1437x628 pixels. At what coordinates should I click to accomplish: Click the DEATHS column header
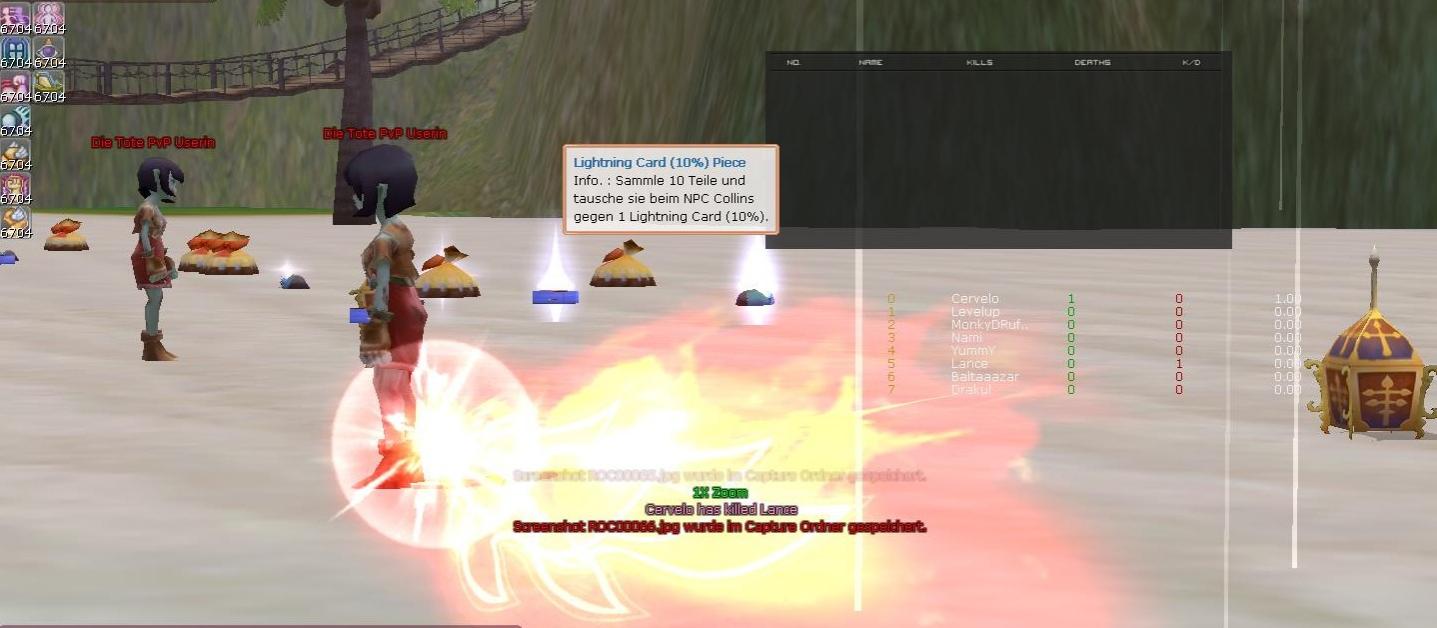click(x=1092, y=63)
